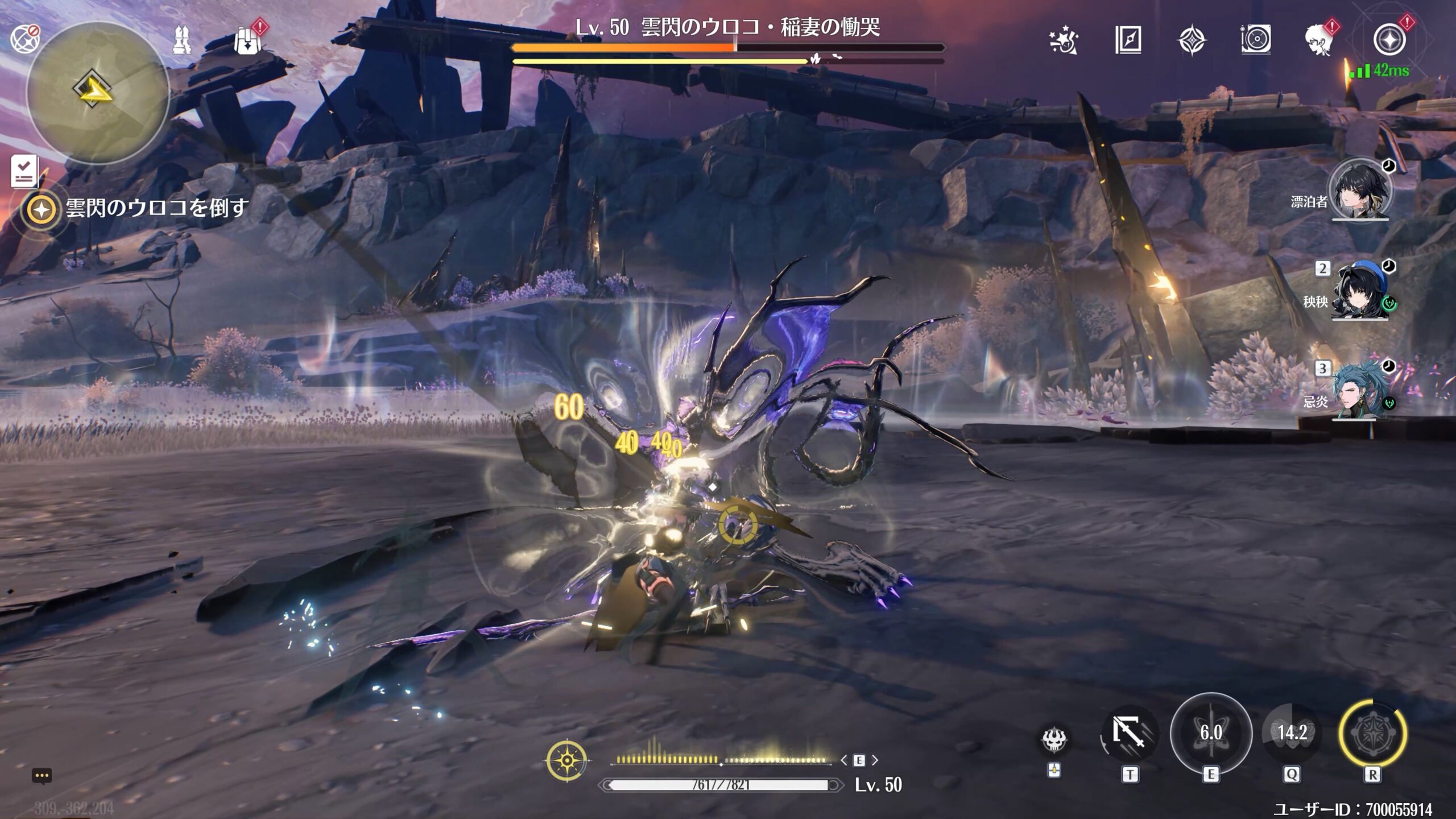The height and width of the screenshot is (819, 1456).
Task: Open the square disc icon in top bar
Action: click(1255, 40)
